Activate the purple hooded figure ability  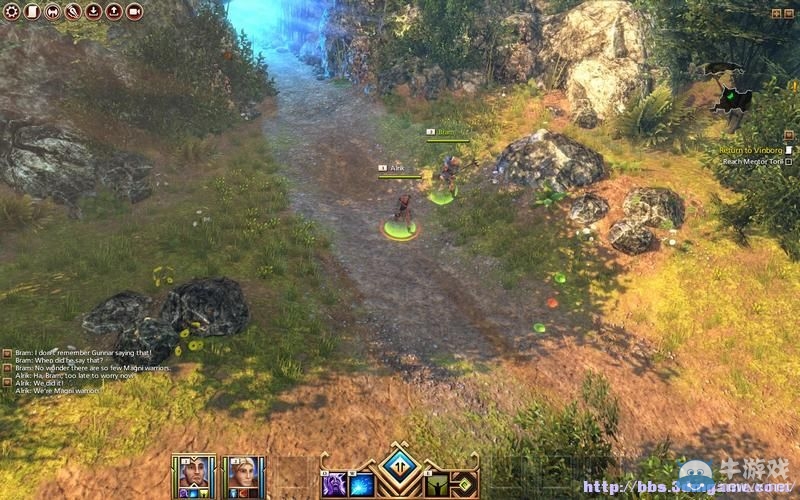333,484
